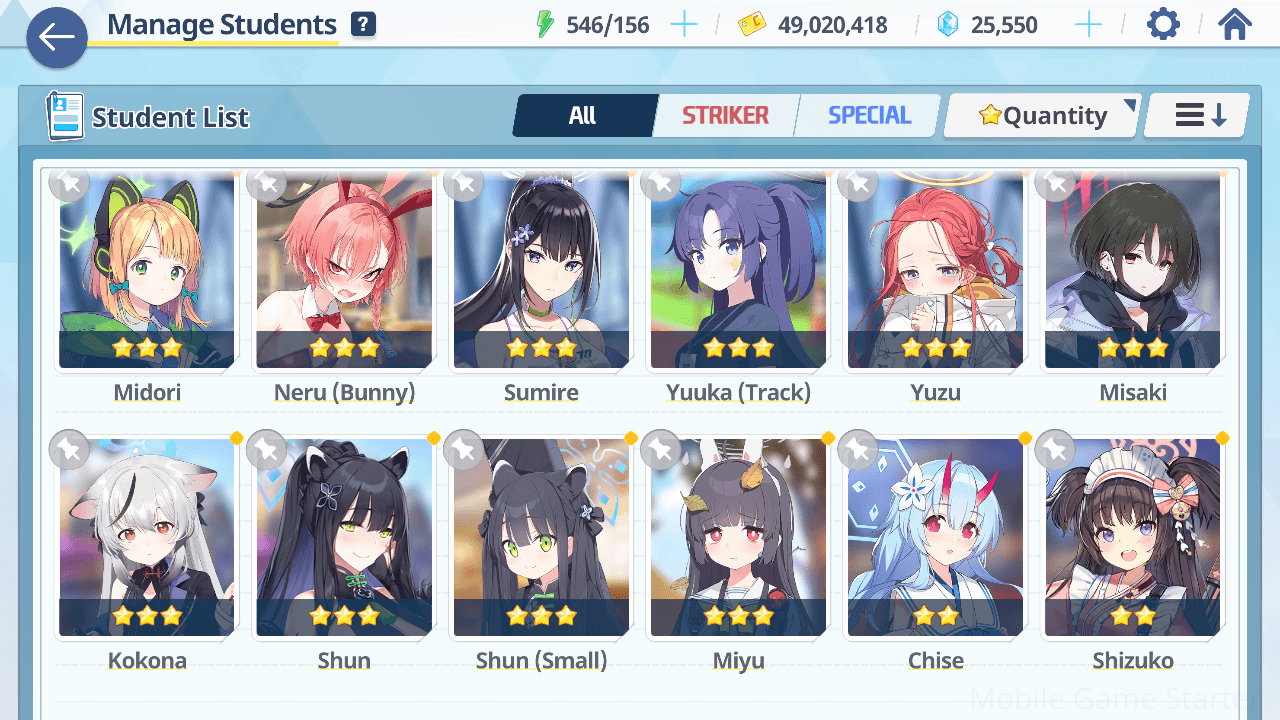Choose the Shun (Small) card
This screenshot has height=720, width=1280.
click(x=541, y=537)
